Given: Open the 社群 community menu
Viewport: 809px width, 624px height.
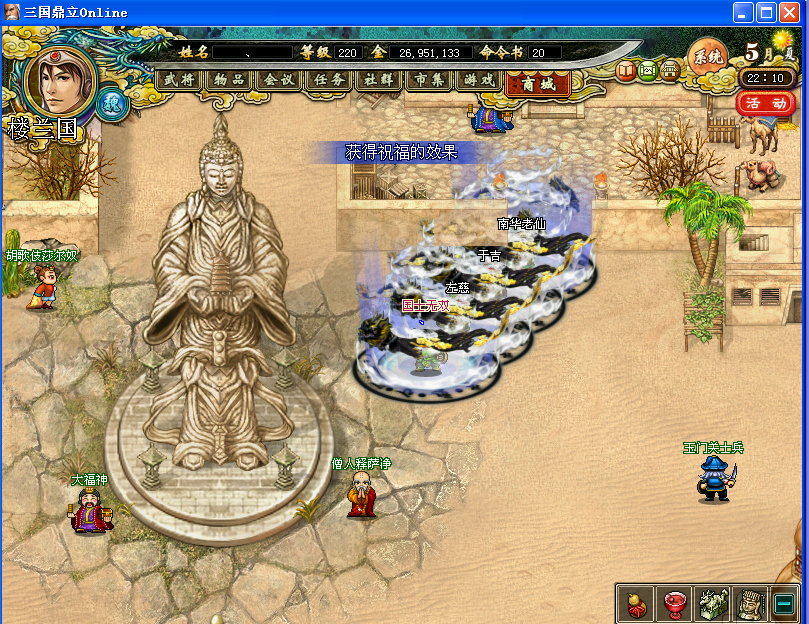Looking at the screenshot, I should (x=380, y=80).
